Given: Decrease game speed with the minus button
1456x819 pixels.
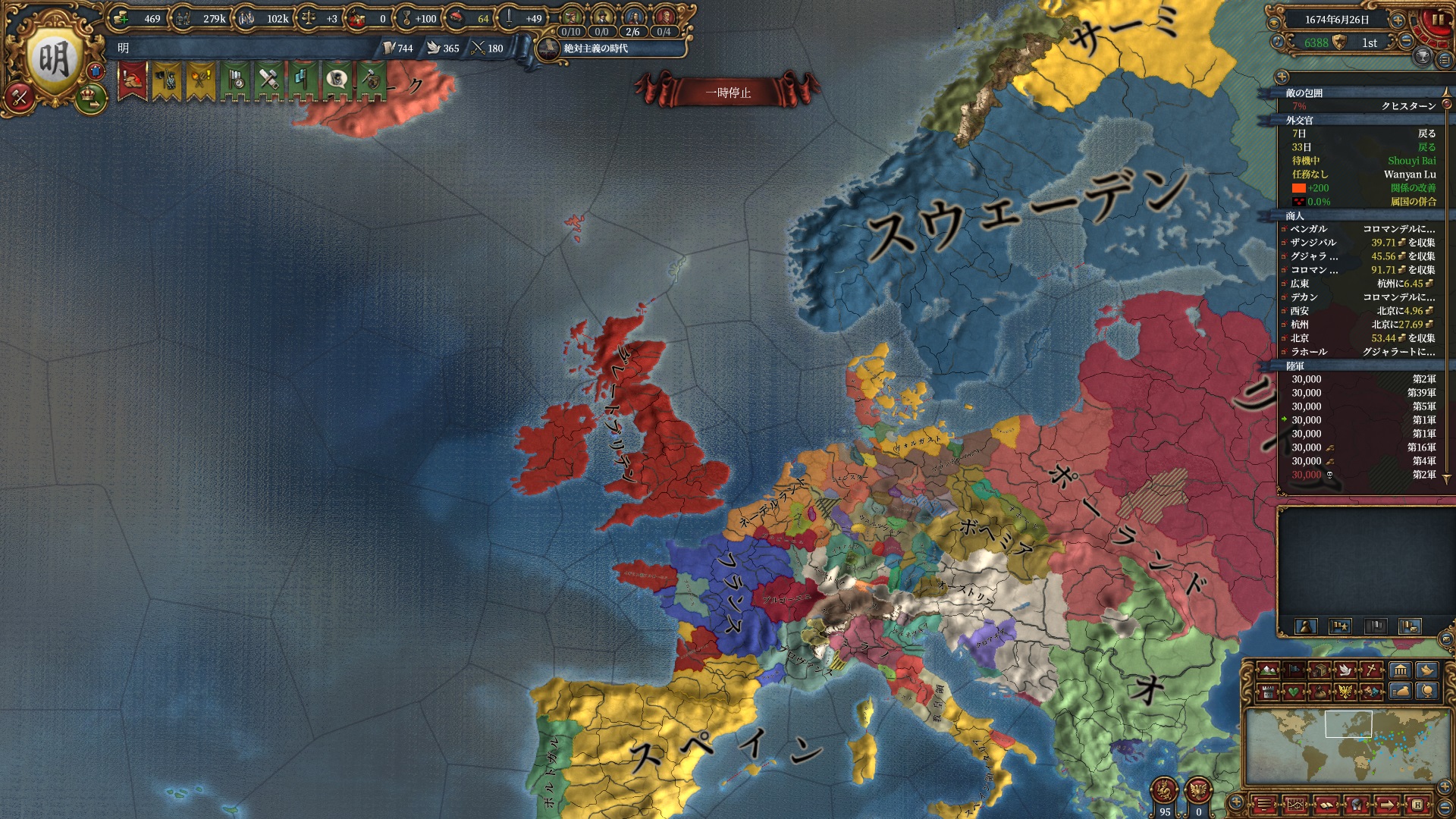Looking at the screenshot, I should tap(1406, 41).
